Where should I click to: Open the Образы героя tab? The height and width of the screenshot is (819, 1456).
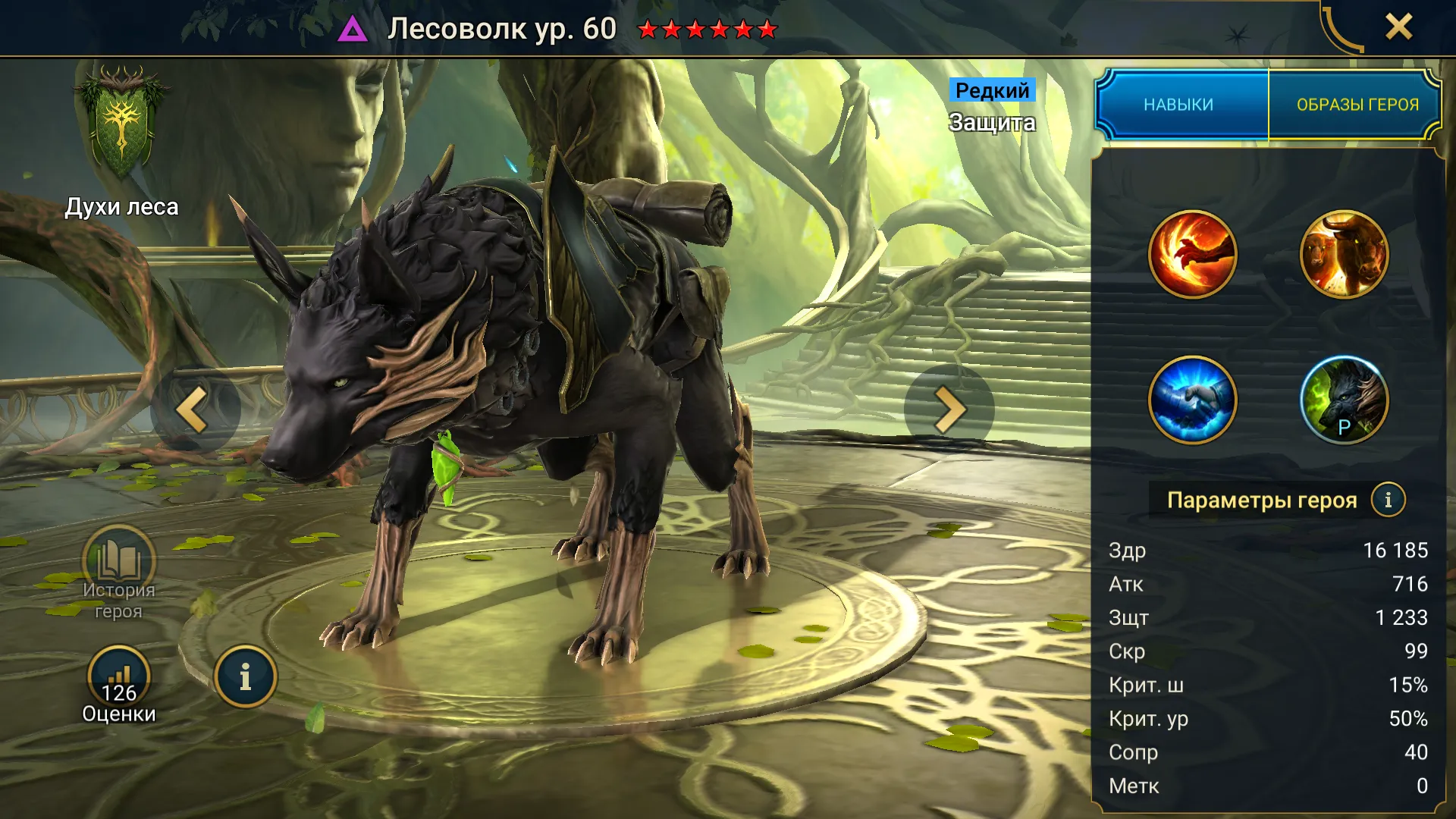click(x=1357, y=105)
